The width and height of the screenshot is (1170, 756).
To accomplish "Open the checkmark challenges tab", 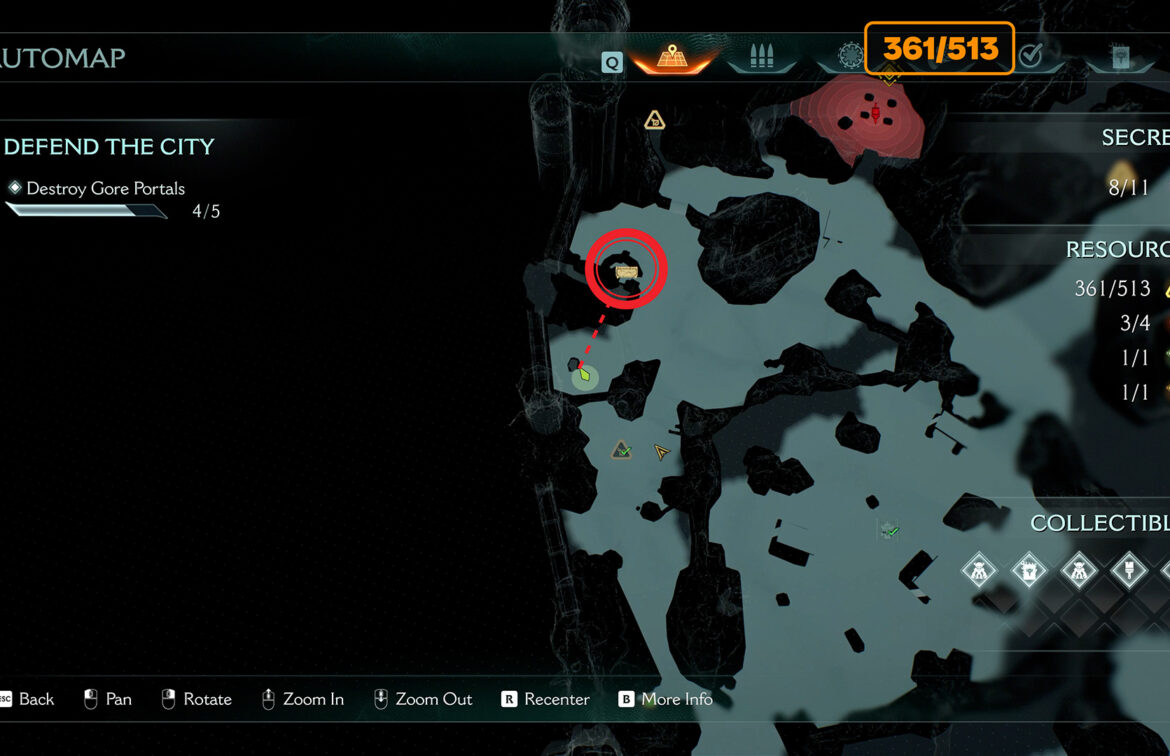I will (1030, 56).
